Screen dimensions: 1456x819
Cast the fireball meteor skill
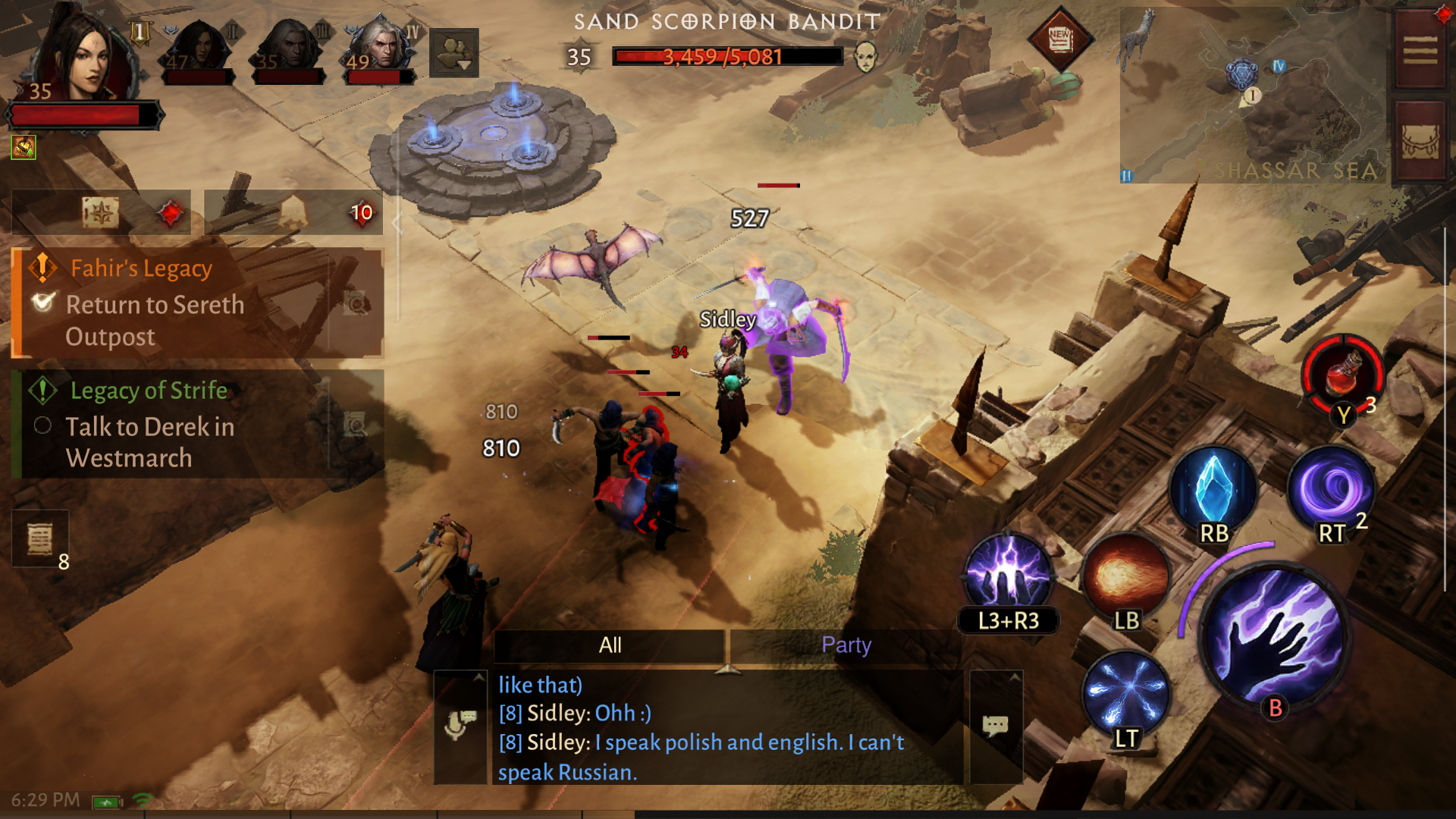pyautogui.click(x=1126, y=576)
